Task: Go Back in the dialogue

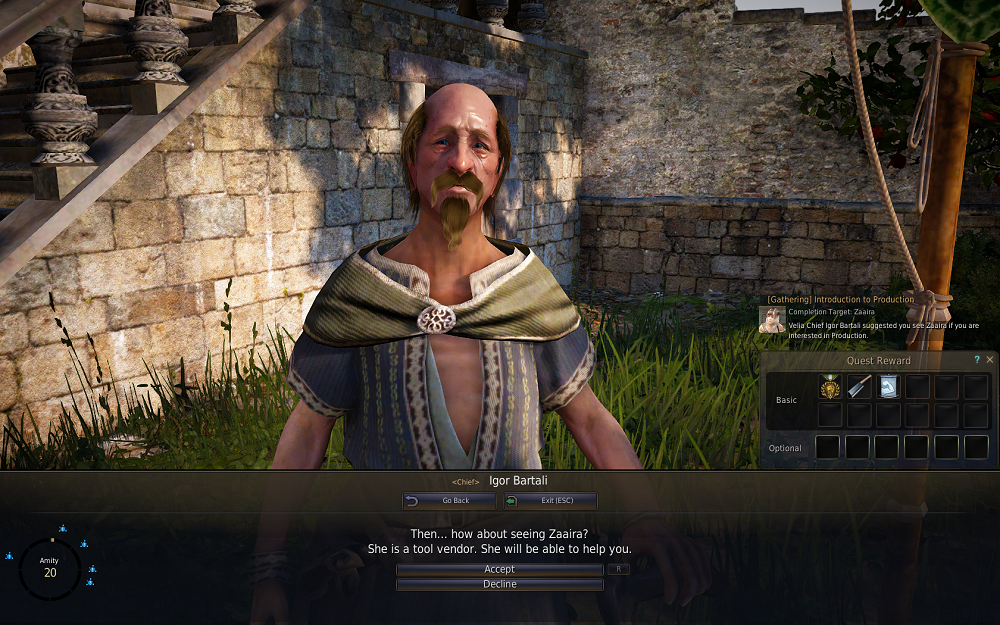Action: point(449,500)
